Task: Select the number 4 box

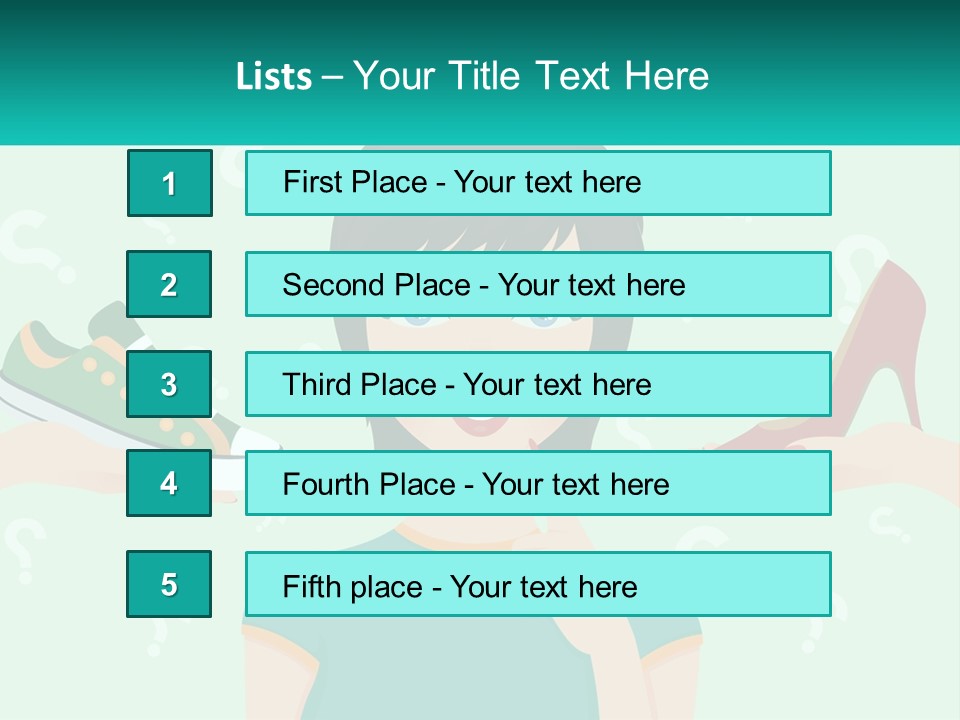Action: [169, 483]
